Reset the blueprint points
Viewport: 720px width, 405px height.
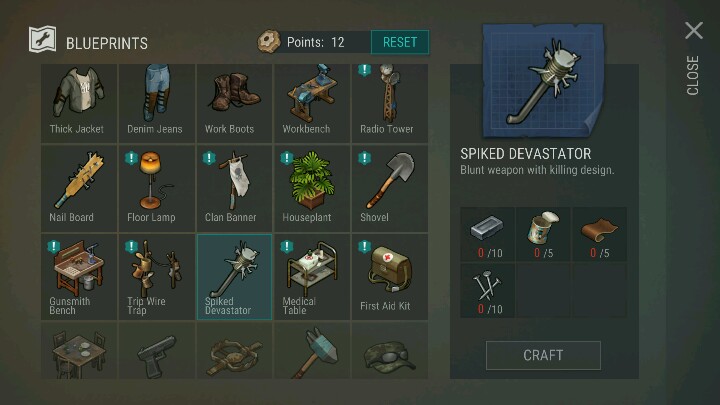pyautogui.click(x=400, y=42)
